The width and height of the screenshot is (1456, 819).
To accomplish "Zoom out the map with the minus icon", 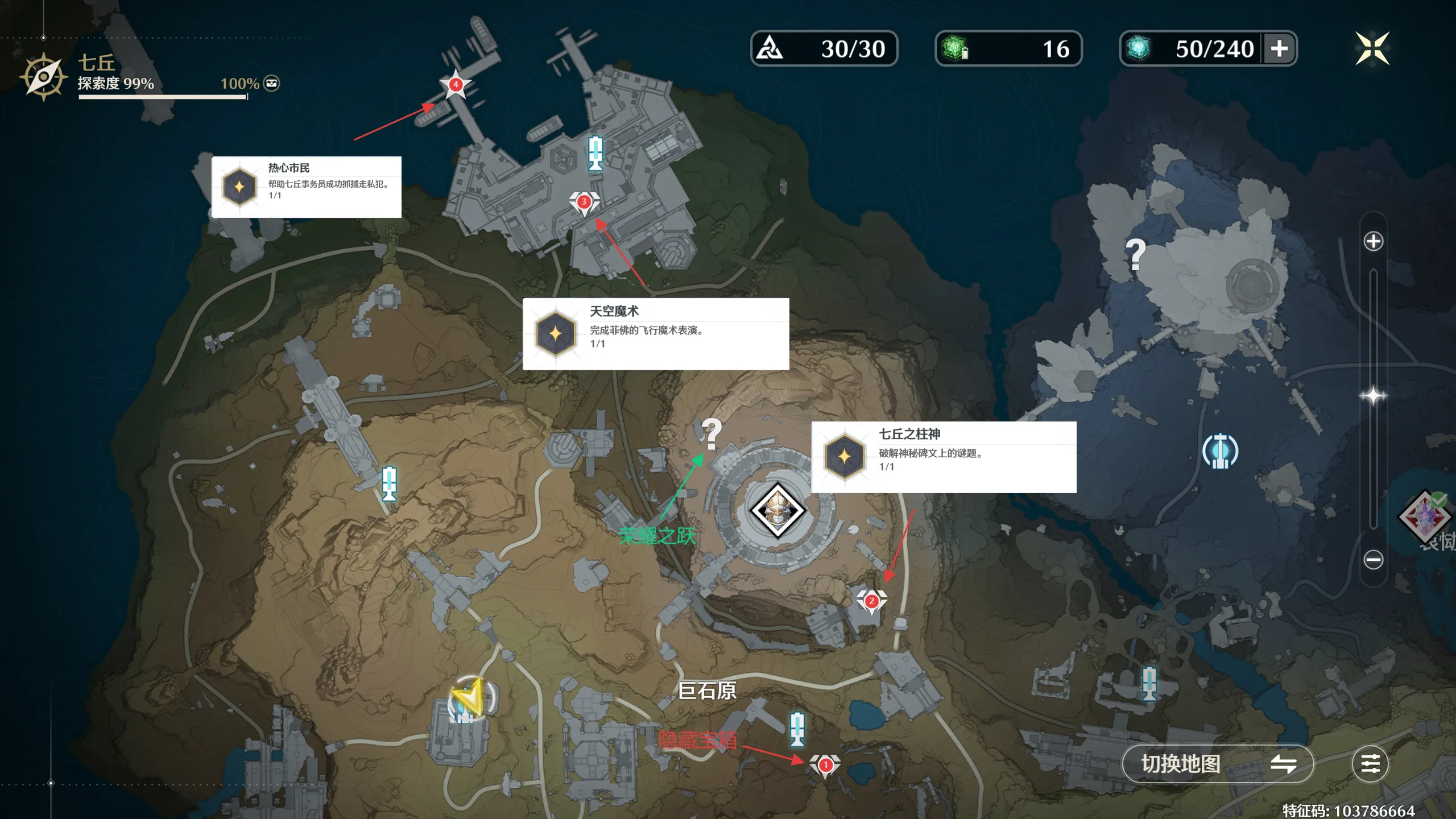I will [x=1373, y=560].
